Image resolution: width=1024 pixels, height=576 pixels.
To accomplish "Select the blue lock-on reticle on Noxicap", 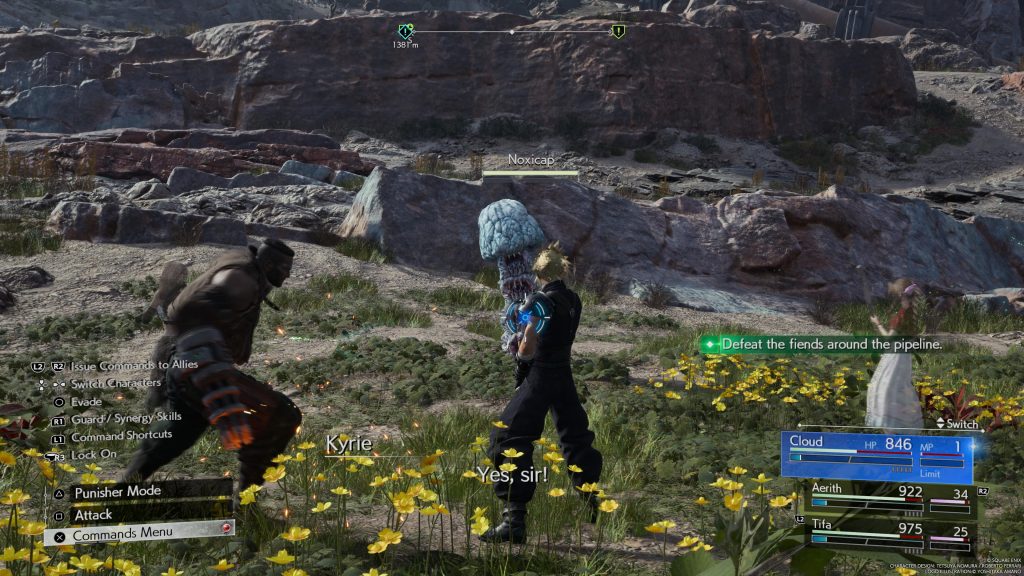I will click(527, 313).
